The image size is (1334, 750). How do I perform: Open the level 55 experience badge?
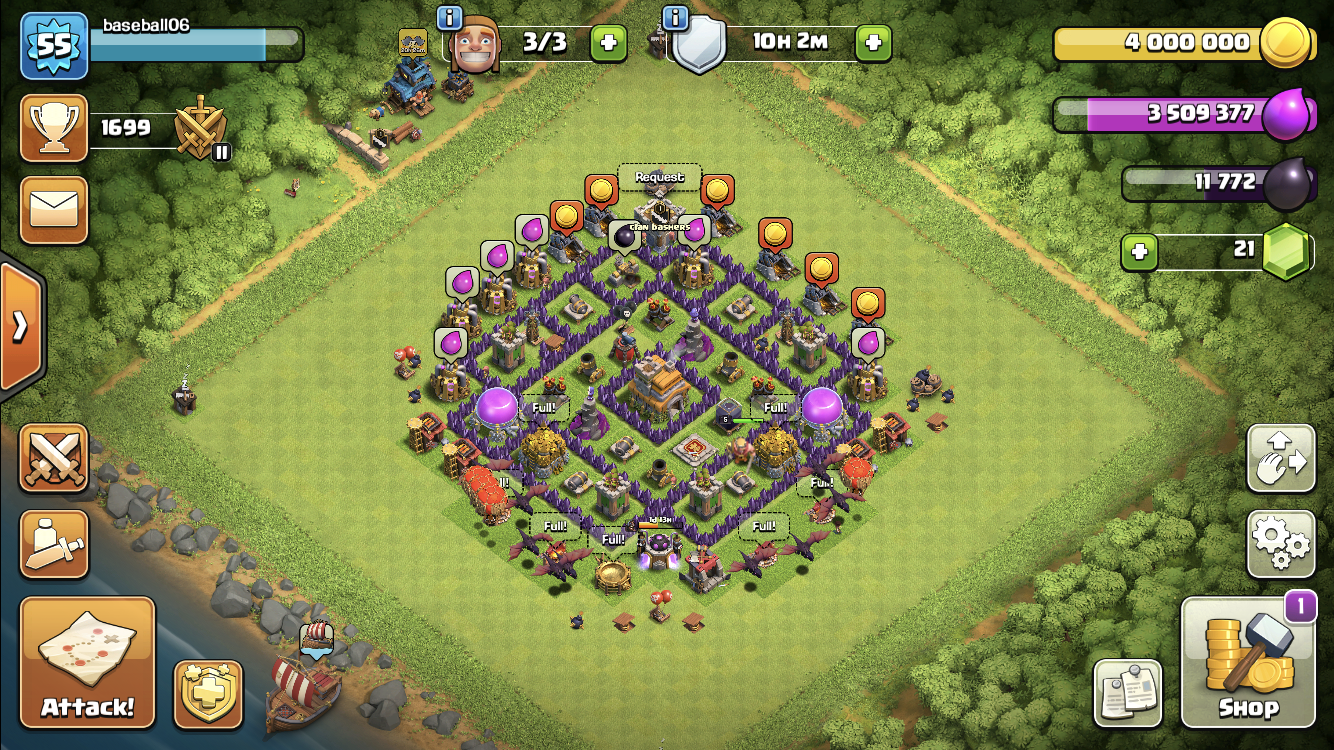pyautogui.click(x=54, y=46)
